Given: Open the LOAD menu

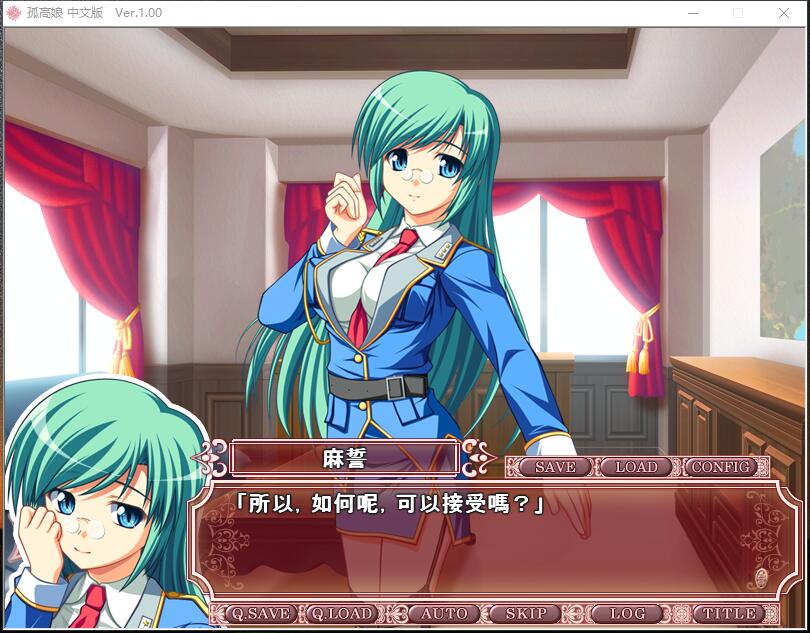Looking at the screenshot, I should (x=636, y=467).
